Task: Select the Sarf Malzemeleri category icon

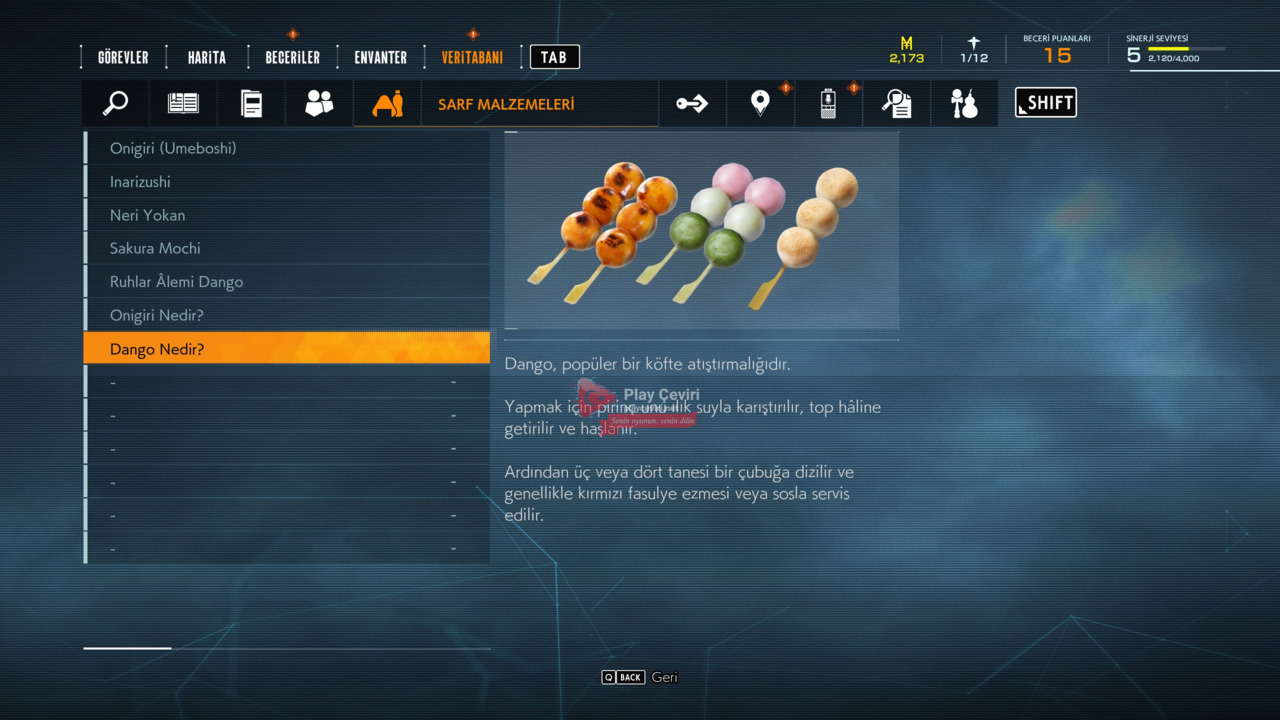Action: tap(387, 103)
